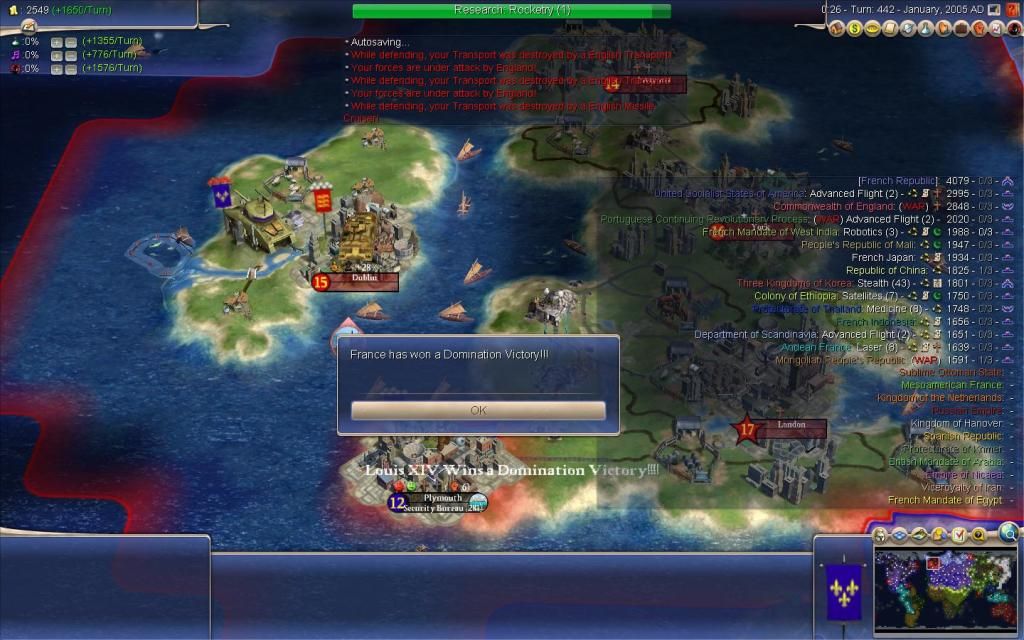Increase the espionage rate with plus
The height and width of the screenshot is (640, 1024).
(57, 69)
